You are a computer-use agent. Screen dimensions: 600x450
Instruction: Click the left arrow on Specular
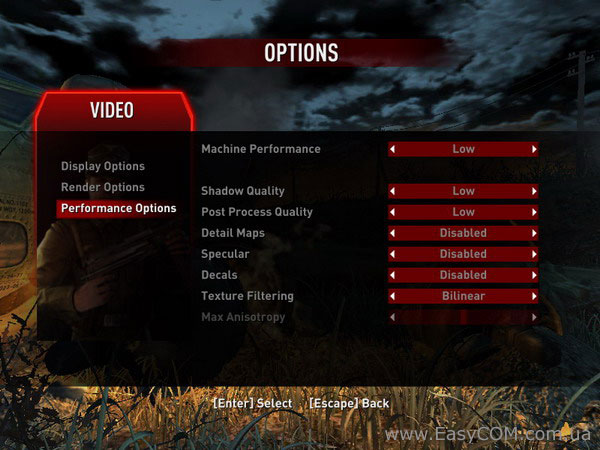click(x=393, y=254)
